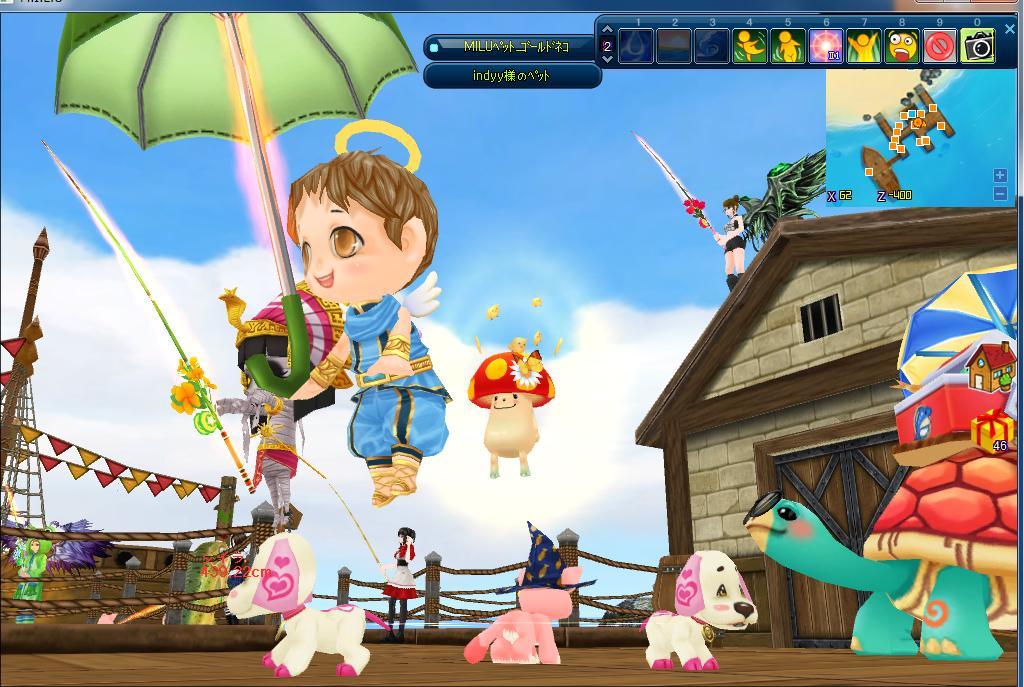The image size is (1024, 687).
Task: Use the dancing figure emote in slot 5
Action: [787, 46]
